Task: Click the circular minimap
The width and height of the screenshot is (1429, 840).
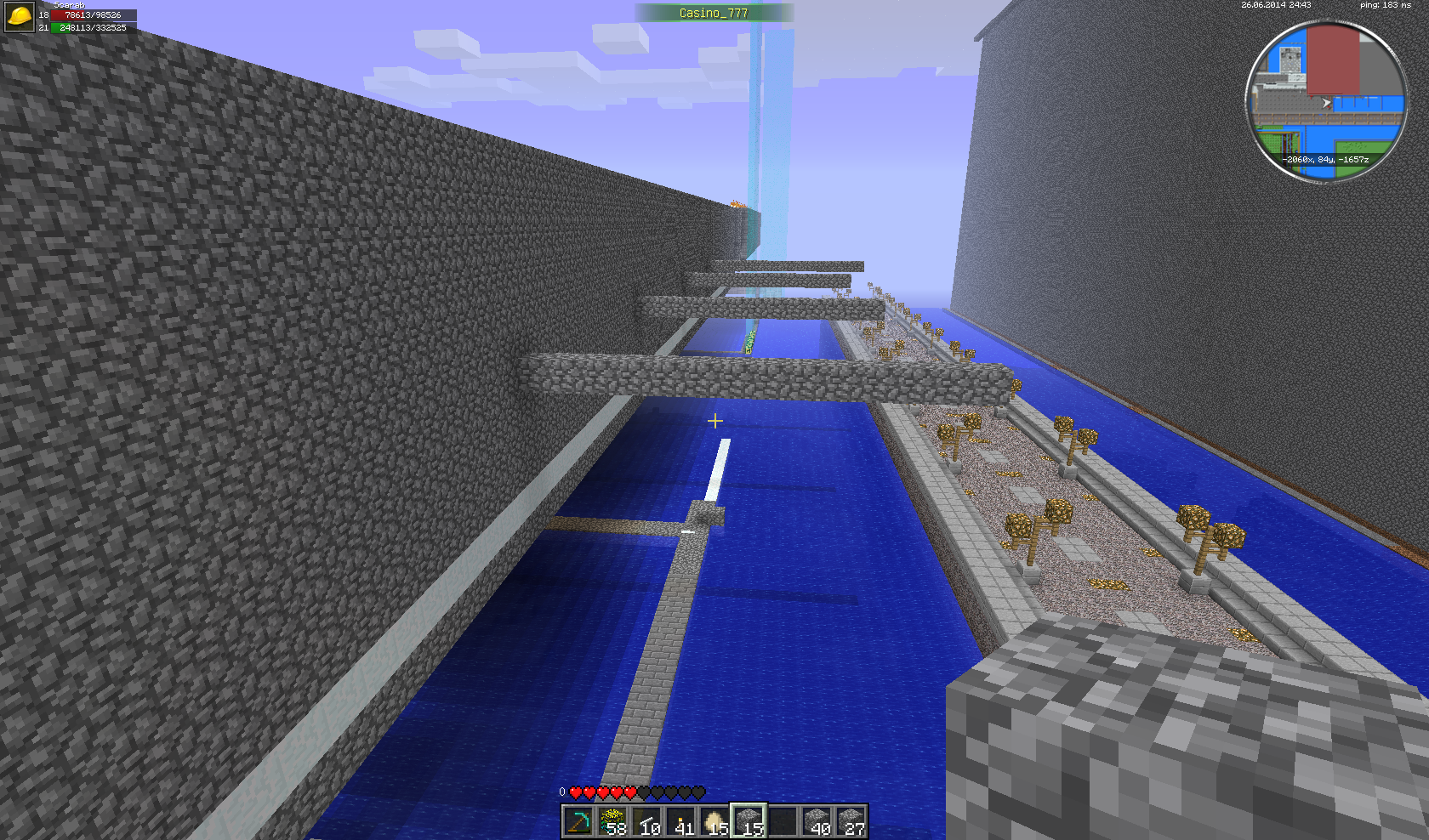Action: coord(1325,100)
